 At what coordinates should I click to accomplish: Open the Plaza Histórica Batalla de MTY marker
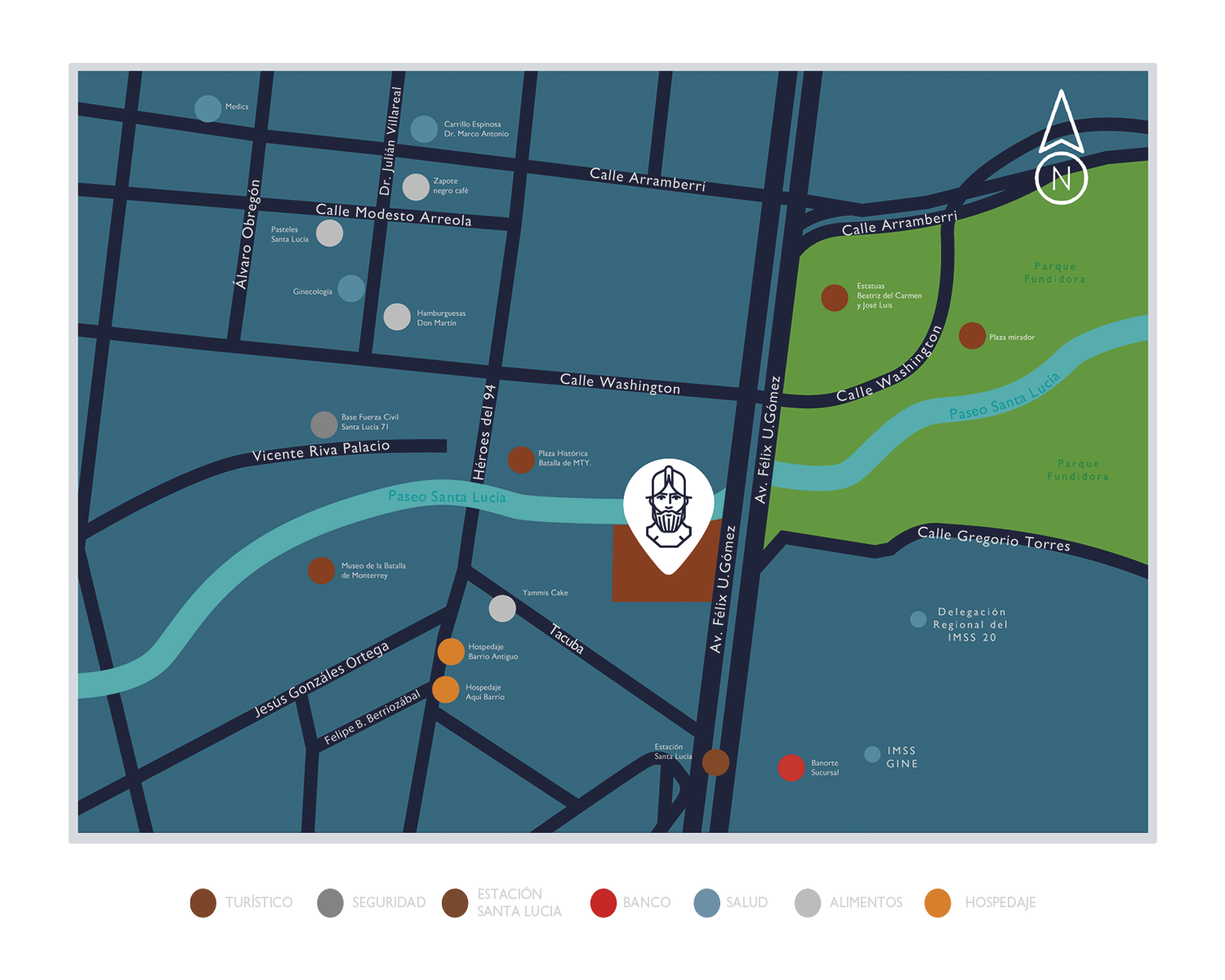click(x=521, y=460)
